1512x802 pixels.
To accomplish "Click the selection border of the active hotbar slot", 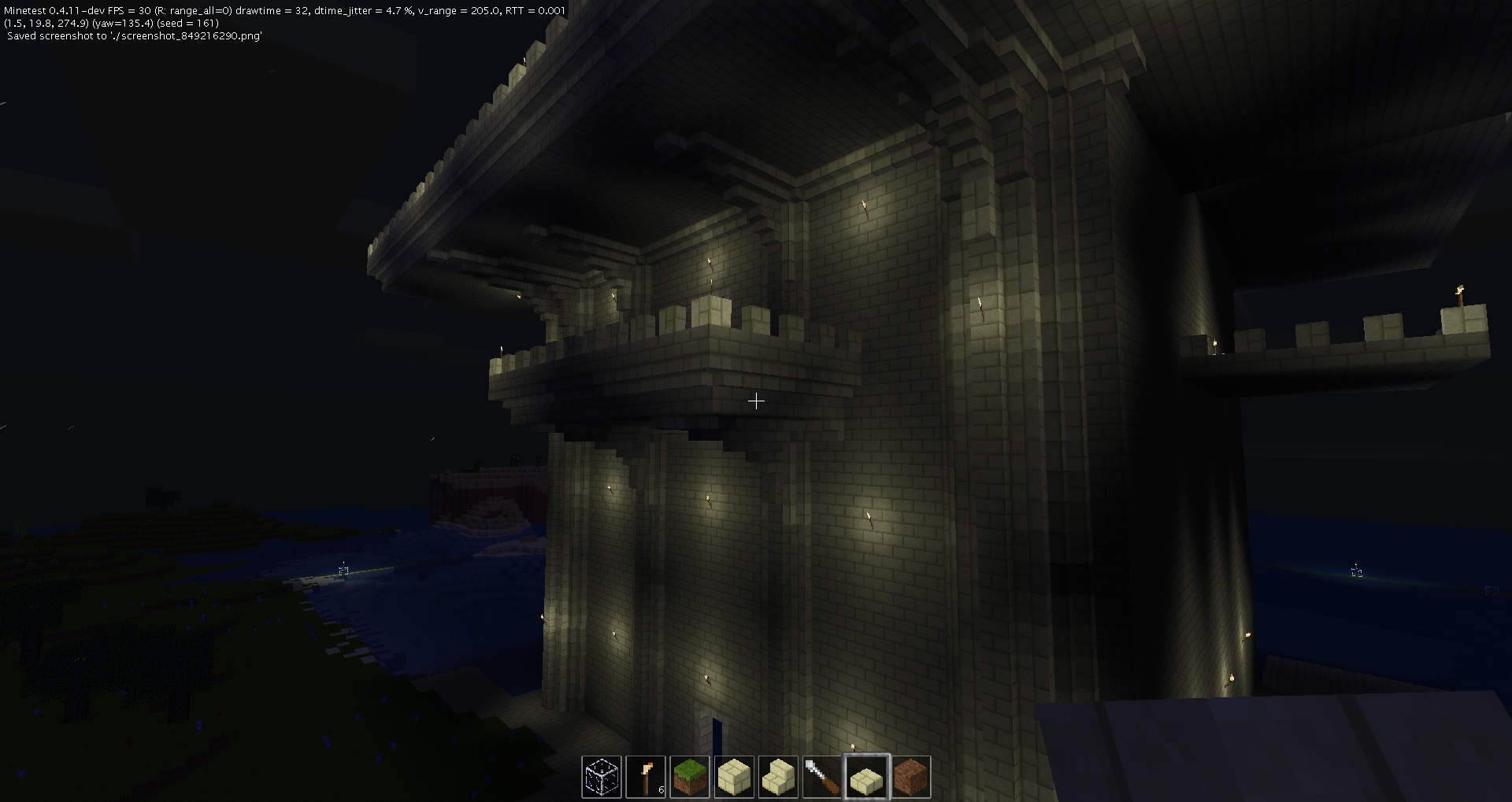I will click(x=867, y=756).
